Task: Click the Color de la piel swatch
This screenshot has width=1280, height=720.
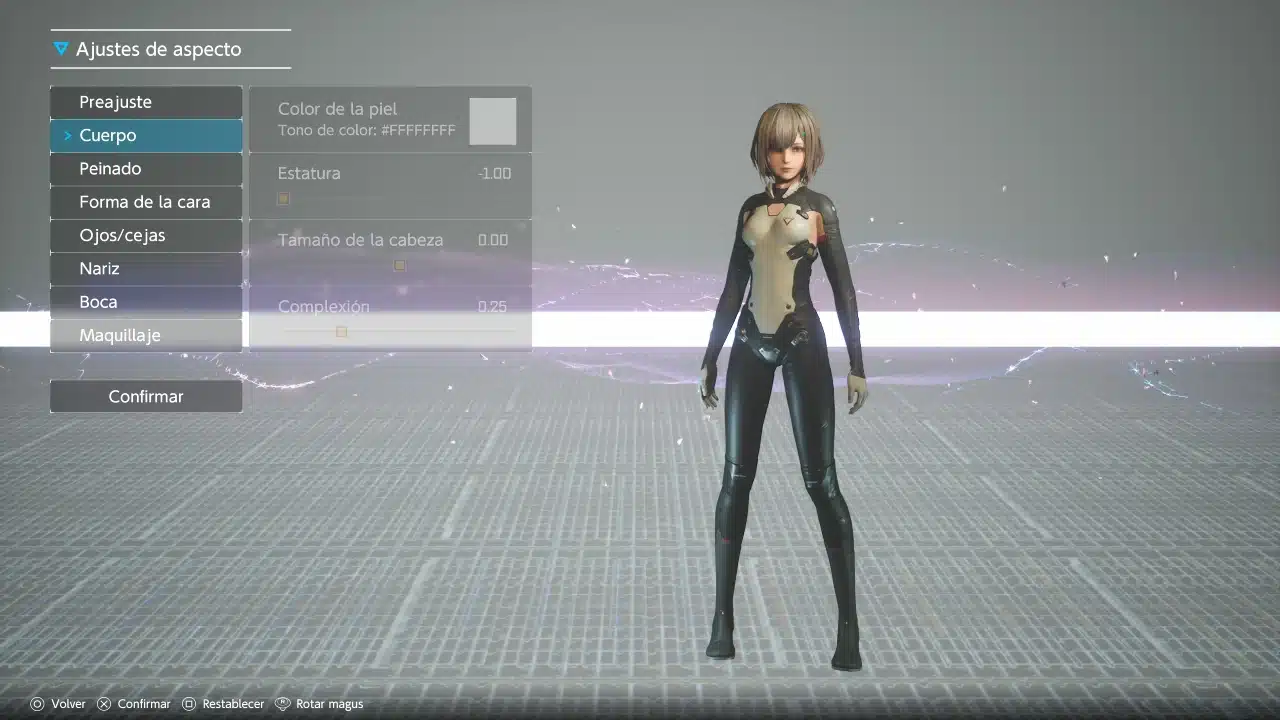Action: coord(492,119)
